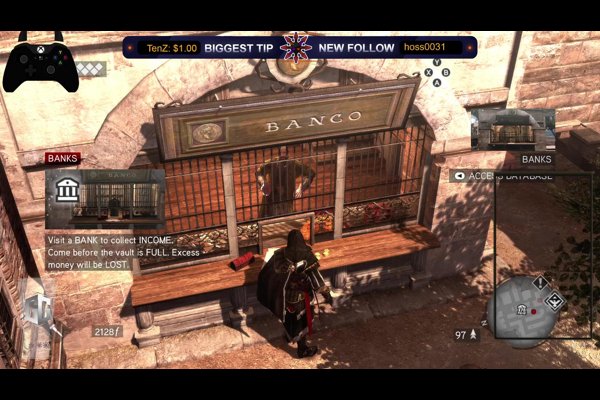This screenshot has height=400, width=600.
Task: Select the eagle diamond marker on the minimap
Action: 555,300
